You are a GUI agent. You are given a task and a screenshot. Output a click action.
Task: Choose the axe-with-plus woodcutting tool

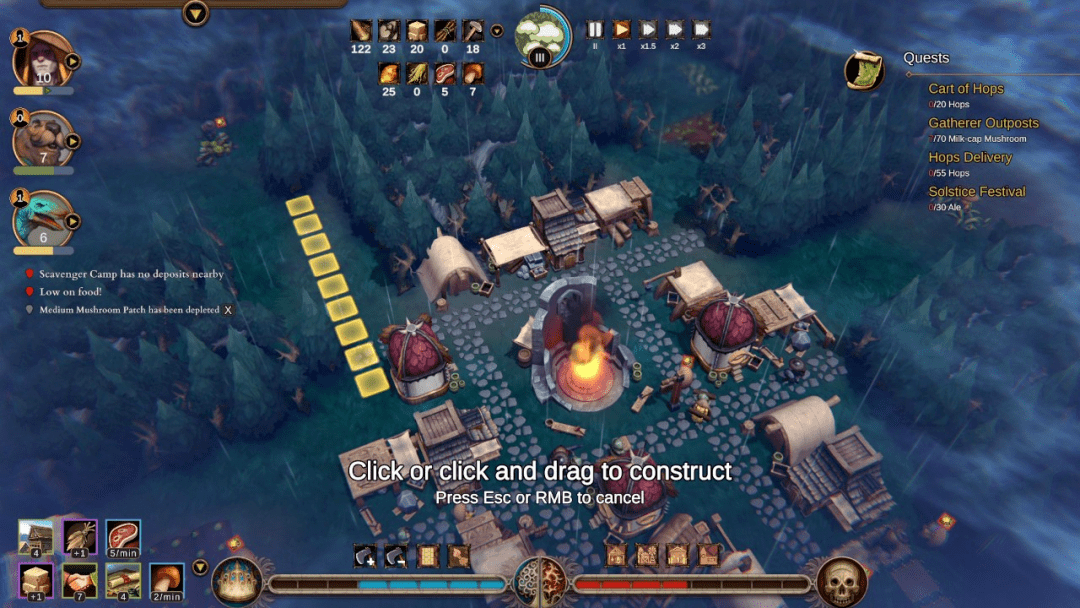[x=365, y=555]
